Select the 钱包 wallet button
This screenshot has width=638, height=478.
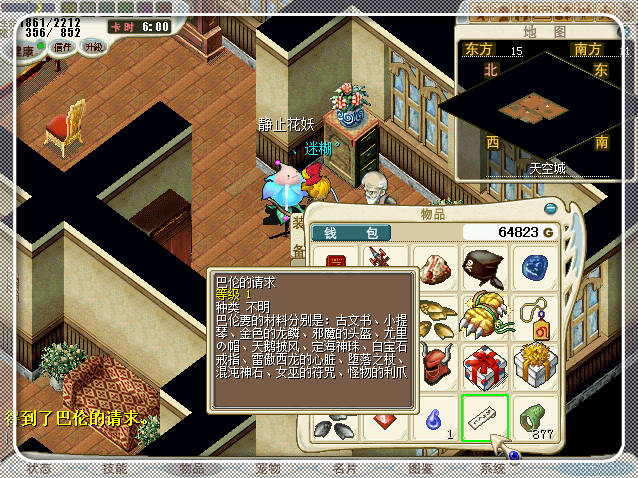351,233
